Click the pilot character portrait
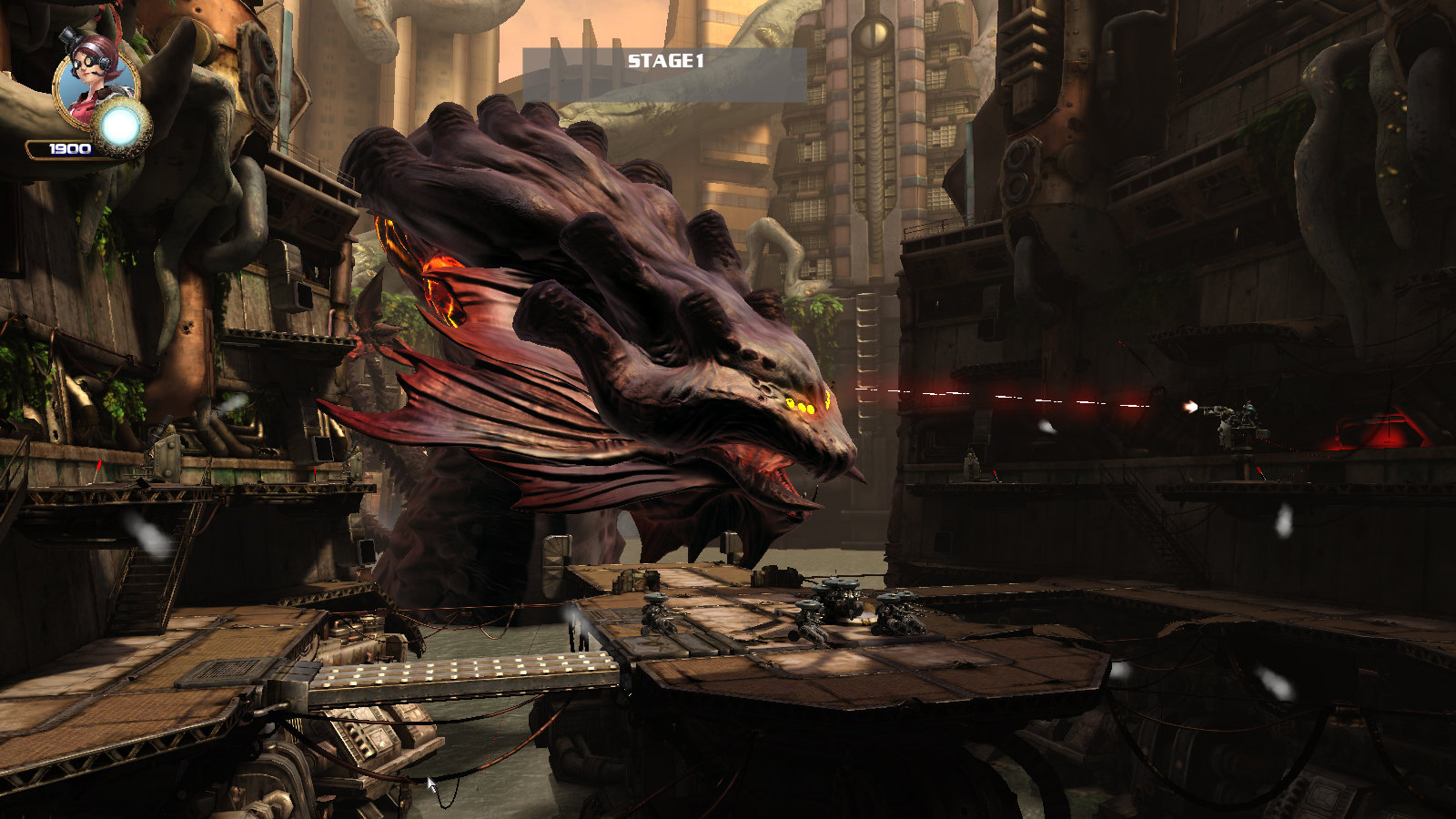 tap(94, 80)
